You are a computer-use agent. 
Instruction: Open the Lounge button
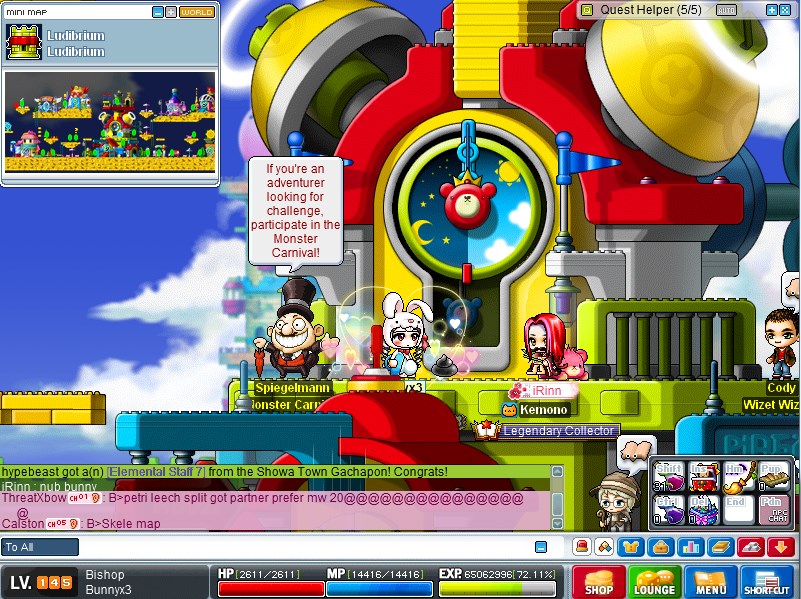coord(655,582)
